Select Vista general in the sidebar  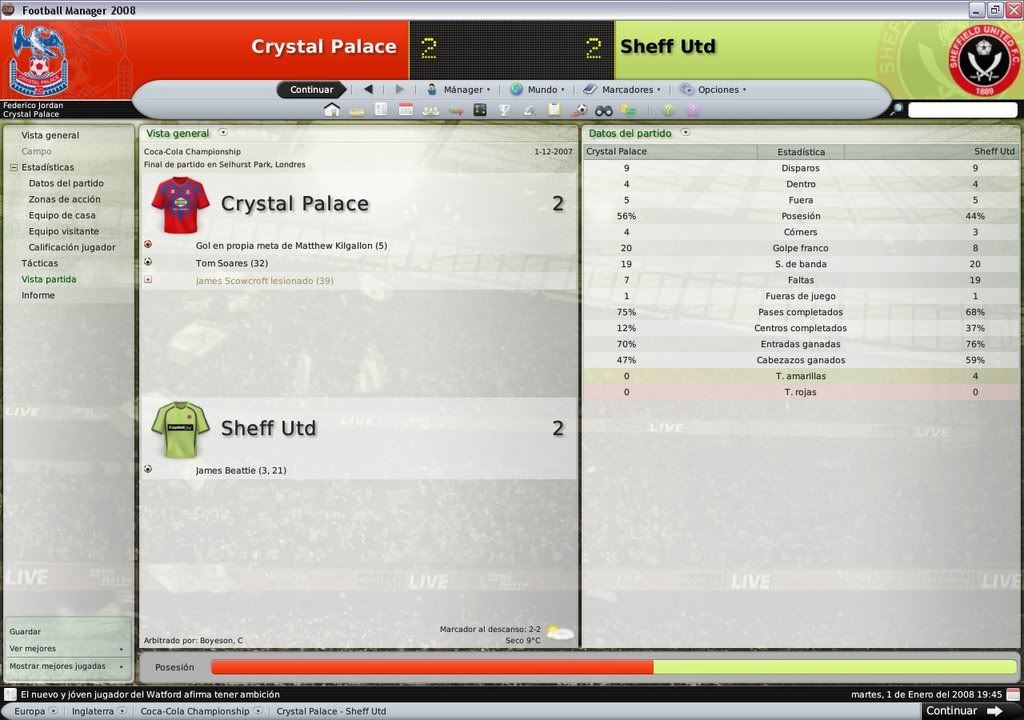50,135
